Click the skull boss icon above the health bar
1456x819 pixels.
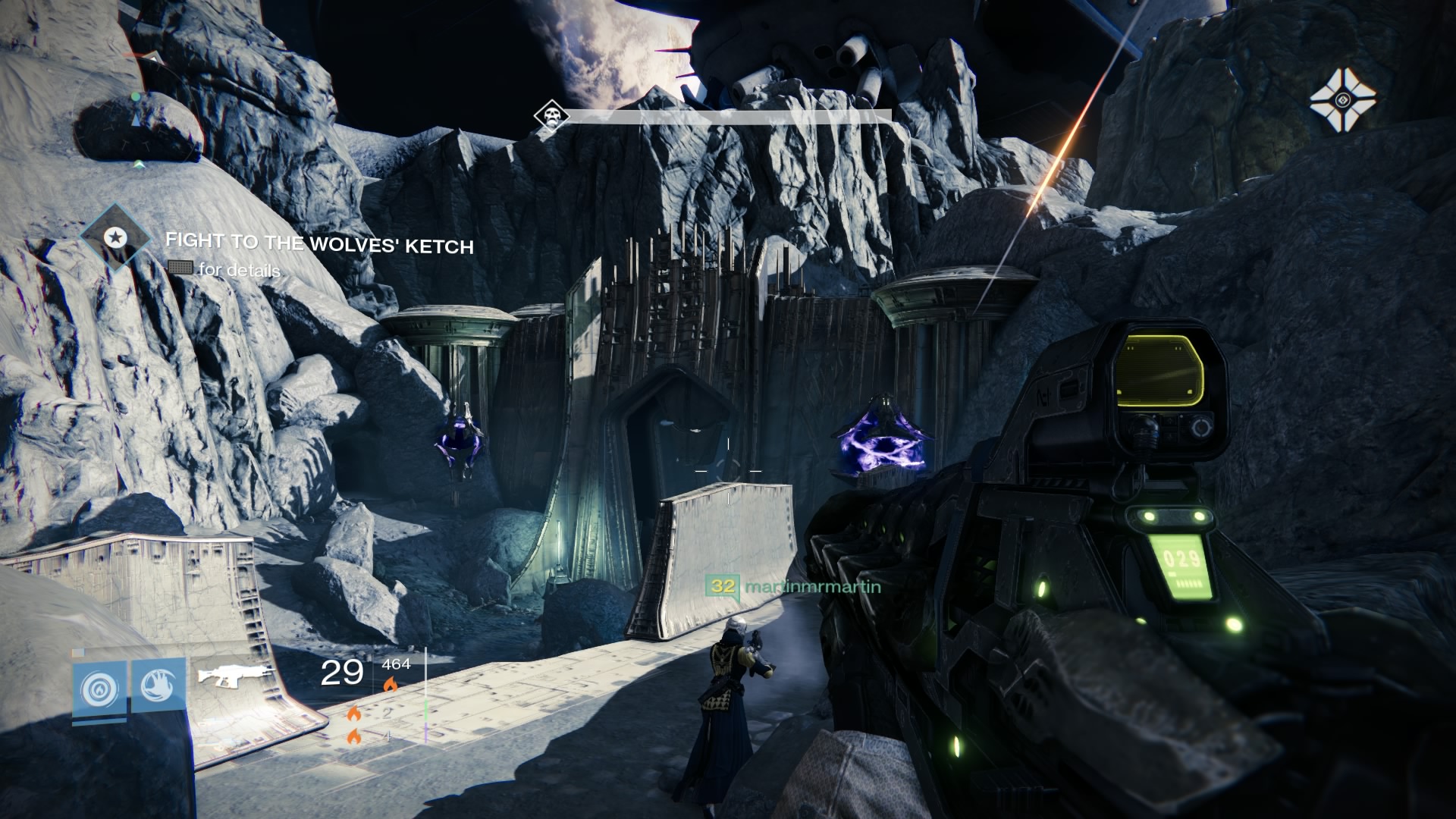tap(551, 115)
